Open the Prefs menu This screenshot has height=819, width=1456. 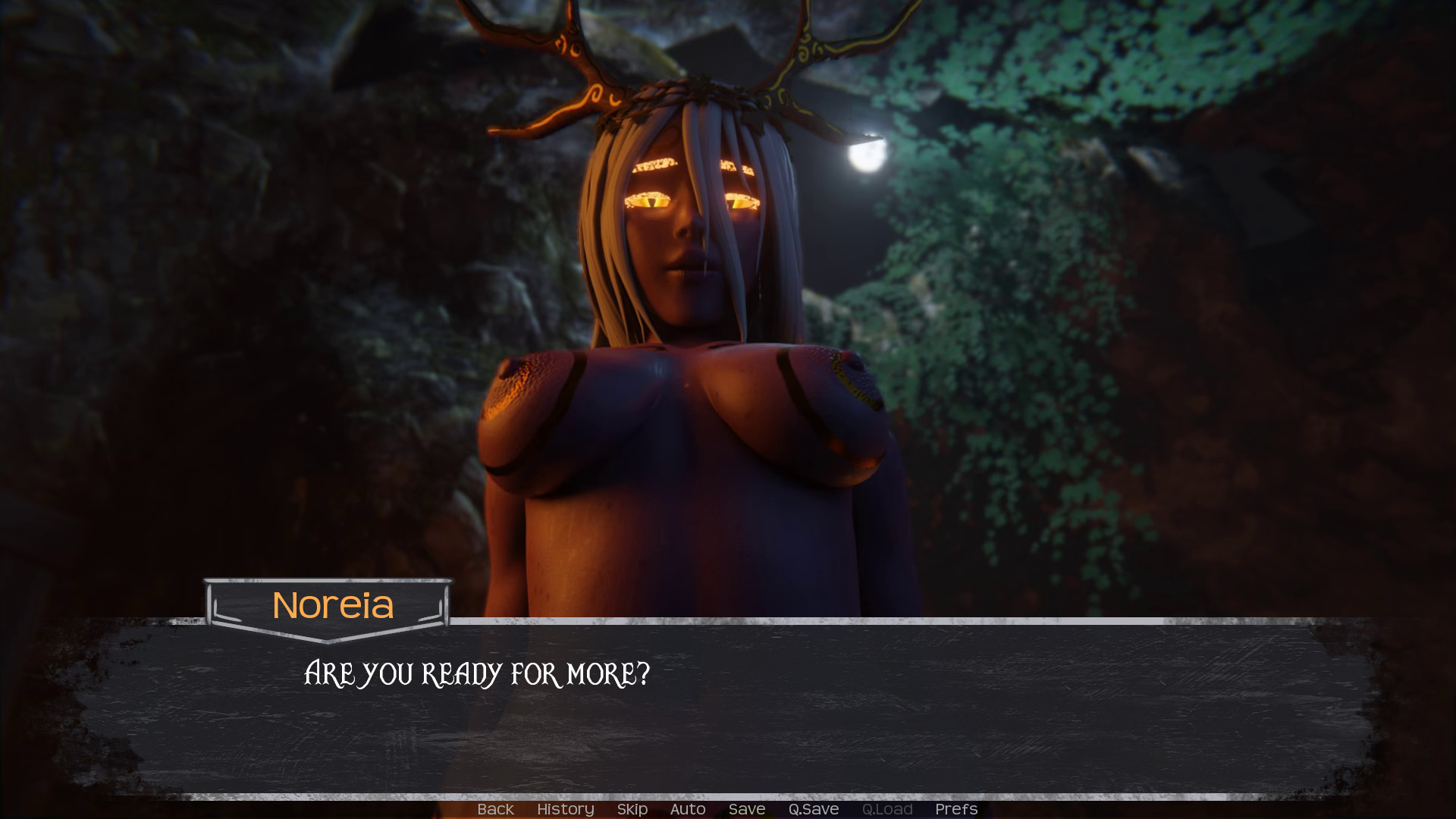955,809
